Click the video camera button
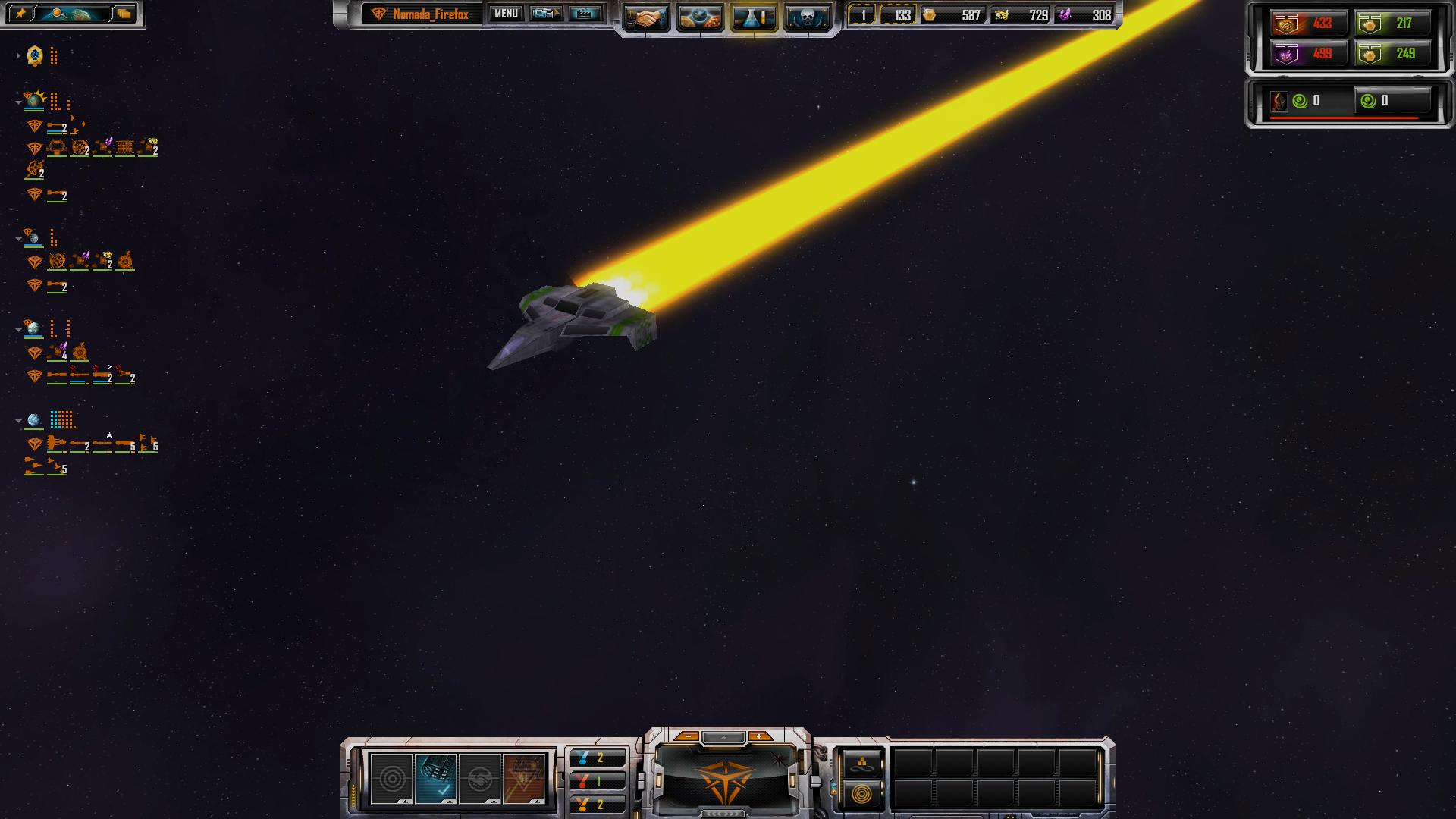 [x=546, y=14]
